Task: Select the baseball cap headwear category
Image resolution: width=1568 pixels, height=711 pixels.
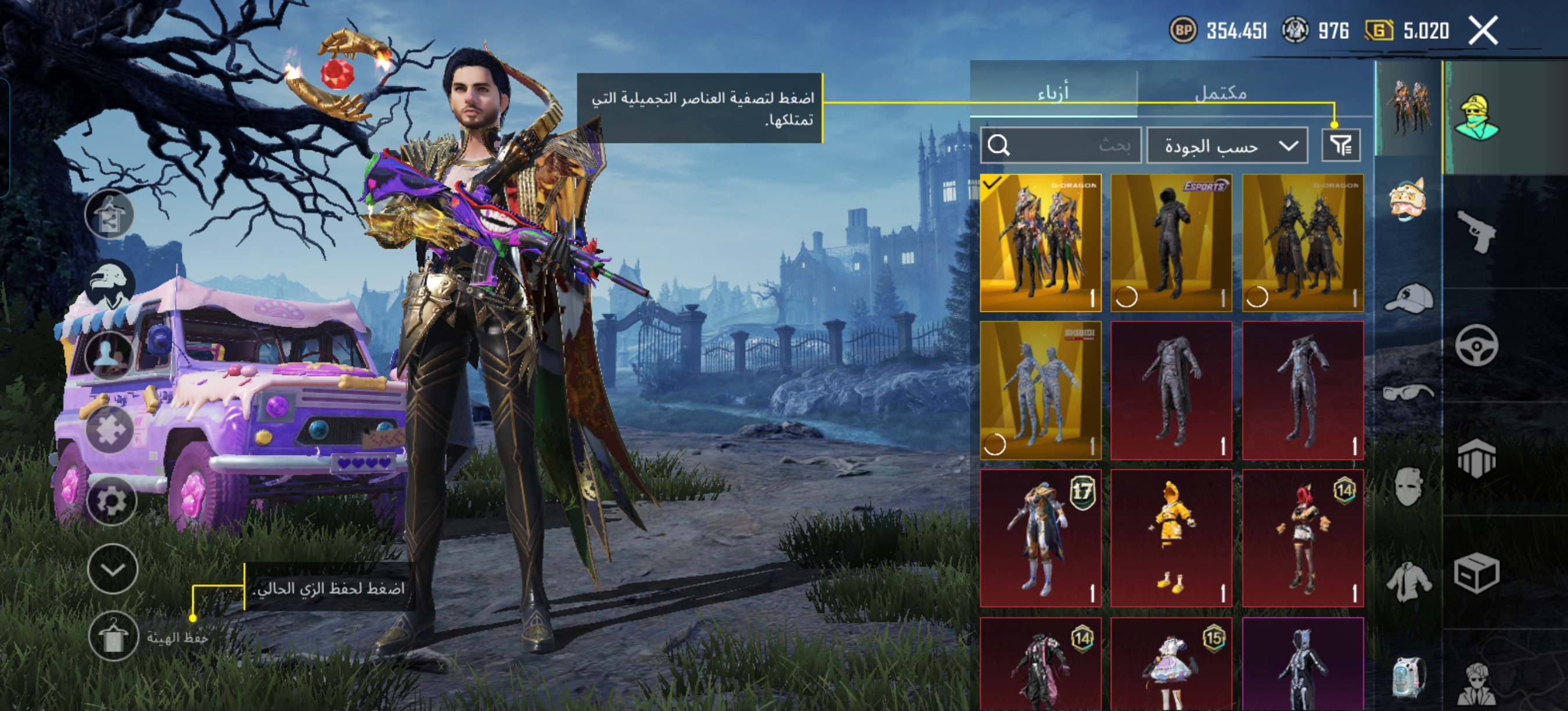Action: pos(1408,298)
